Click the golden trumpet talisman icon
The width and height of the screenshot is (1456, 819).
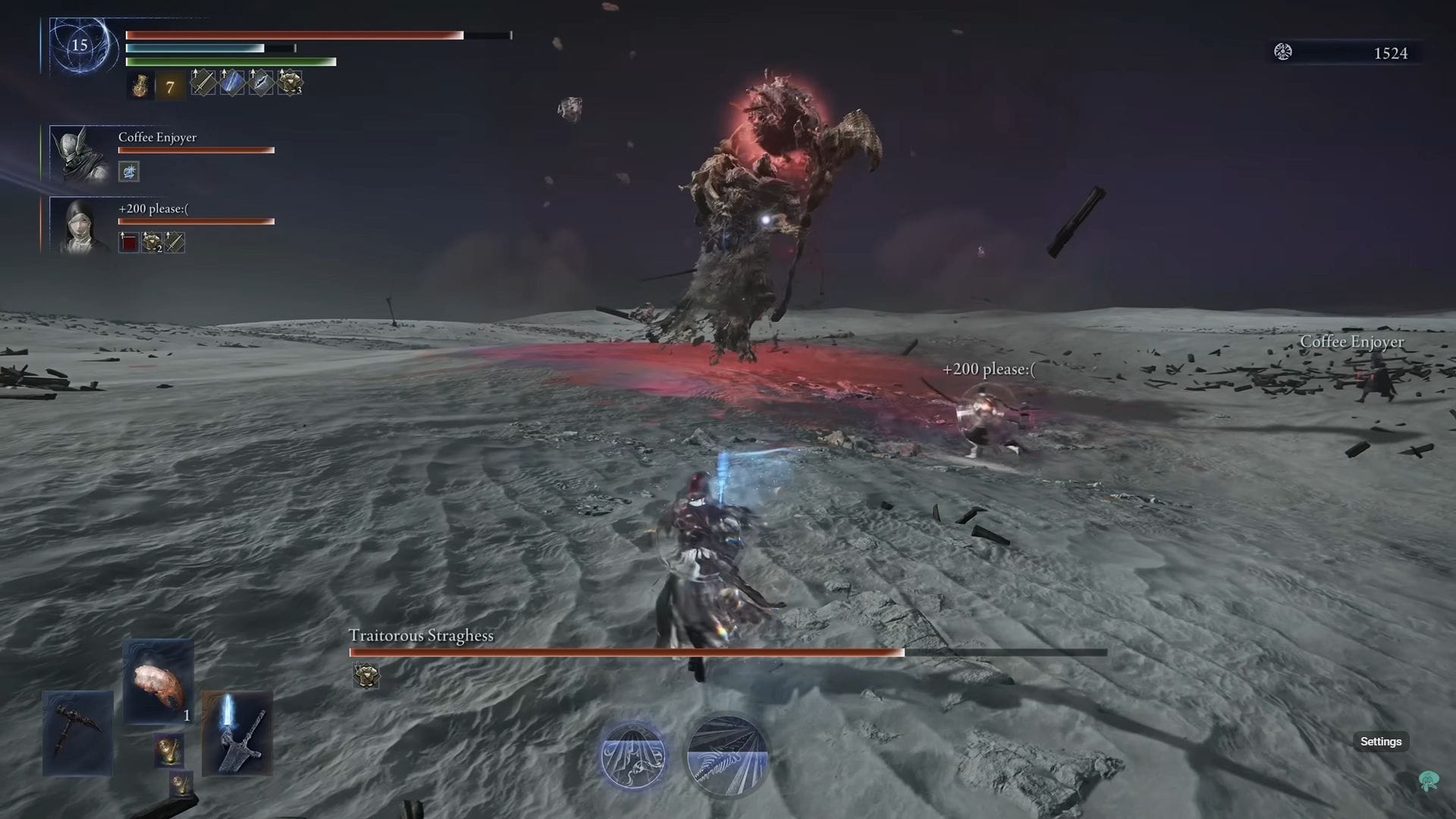168,750
